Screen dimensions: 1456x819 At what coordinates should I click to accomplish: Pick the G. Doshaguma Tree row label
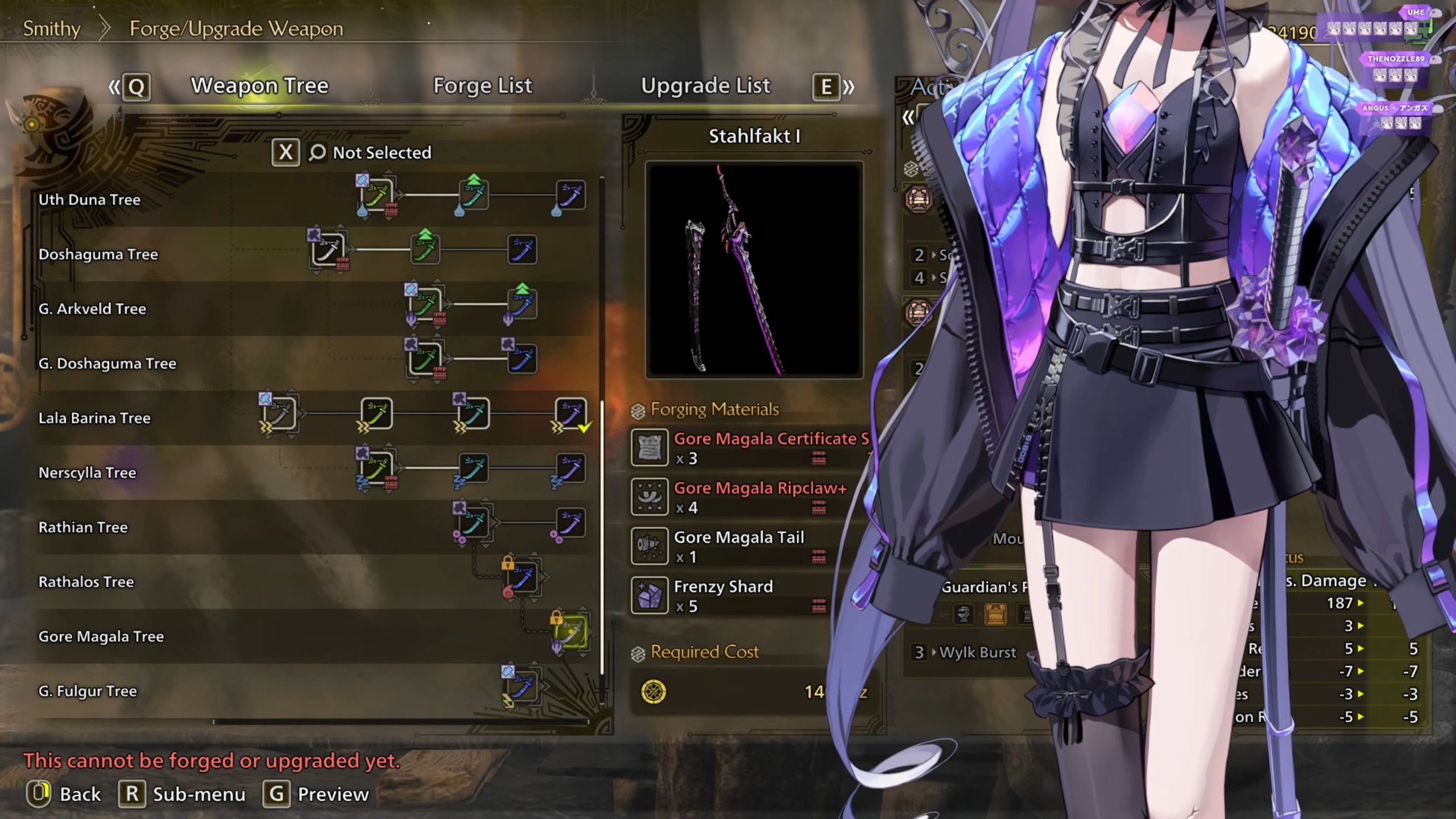[x=107, y=363]
